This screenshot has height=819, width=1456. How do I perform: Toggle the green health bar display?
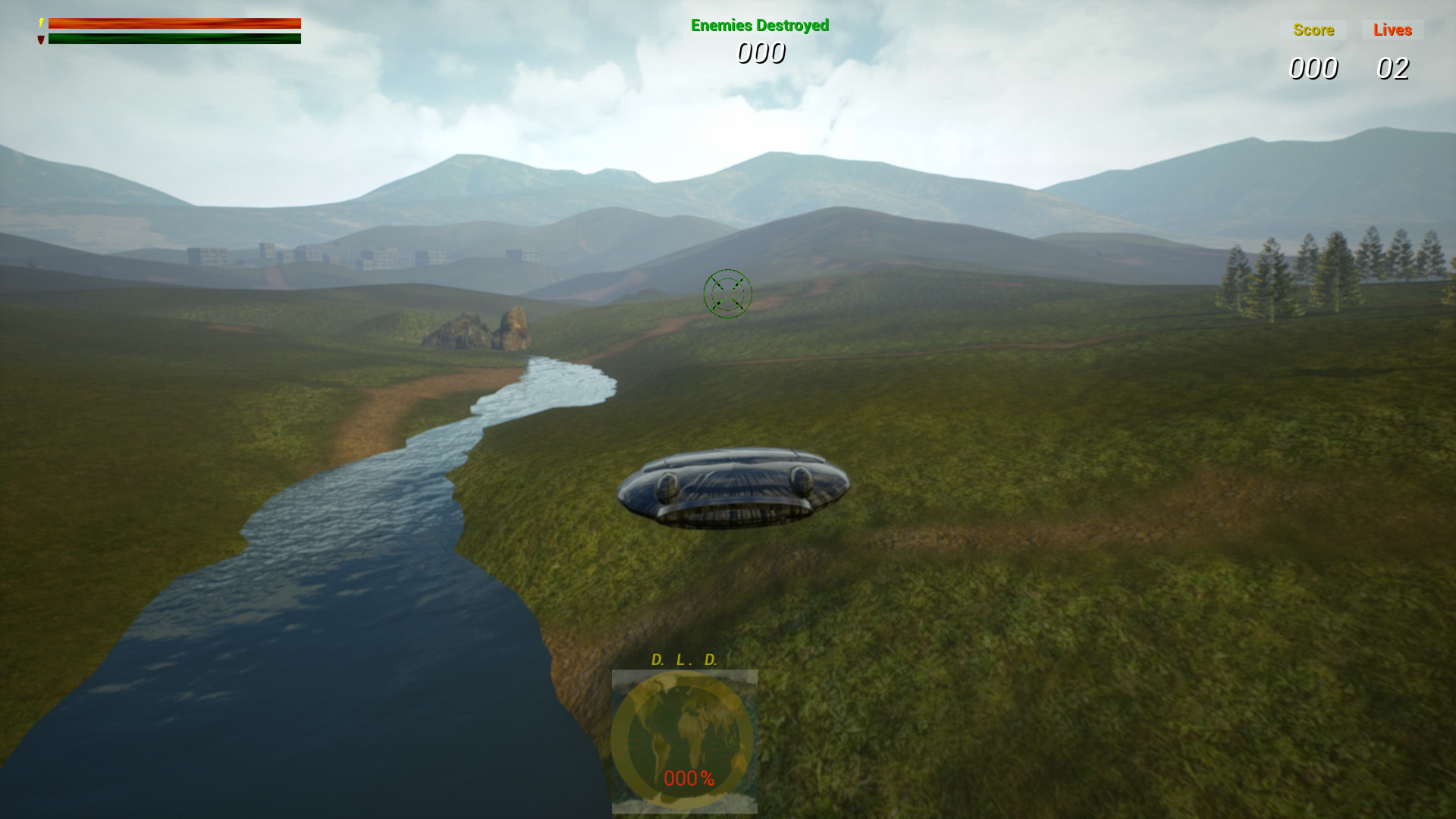174,38
